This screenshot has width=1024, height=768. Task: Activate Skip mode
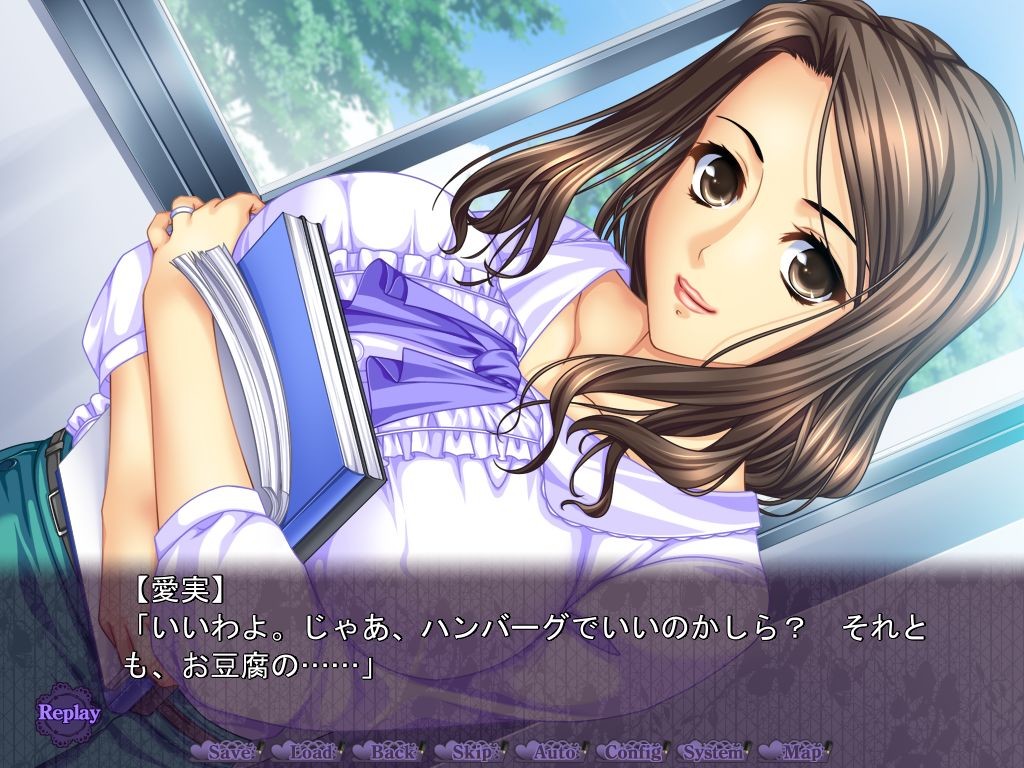[x=471, y=751]
